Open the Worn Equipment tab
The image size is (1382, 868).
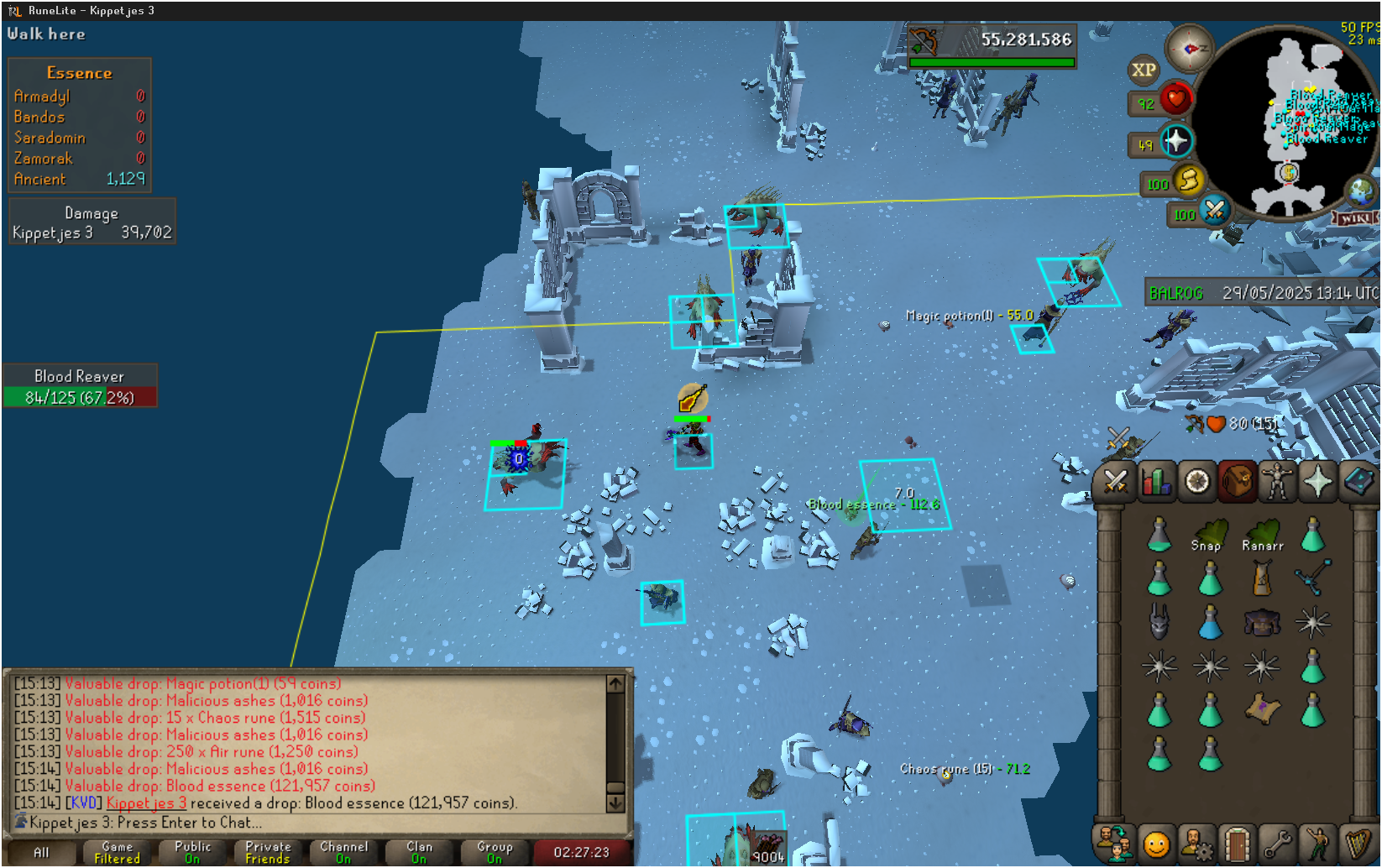click(x=1278, y=482)
